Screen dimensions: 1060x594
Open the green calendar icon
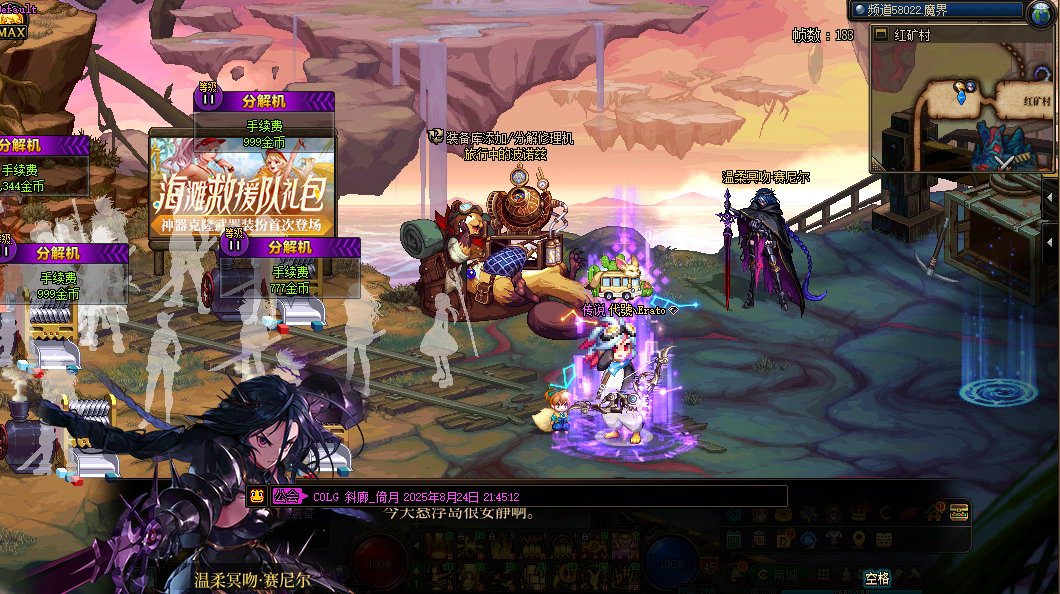point(734,540)
